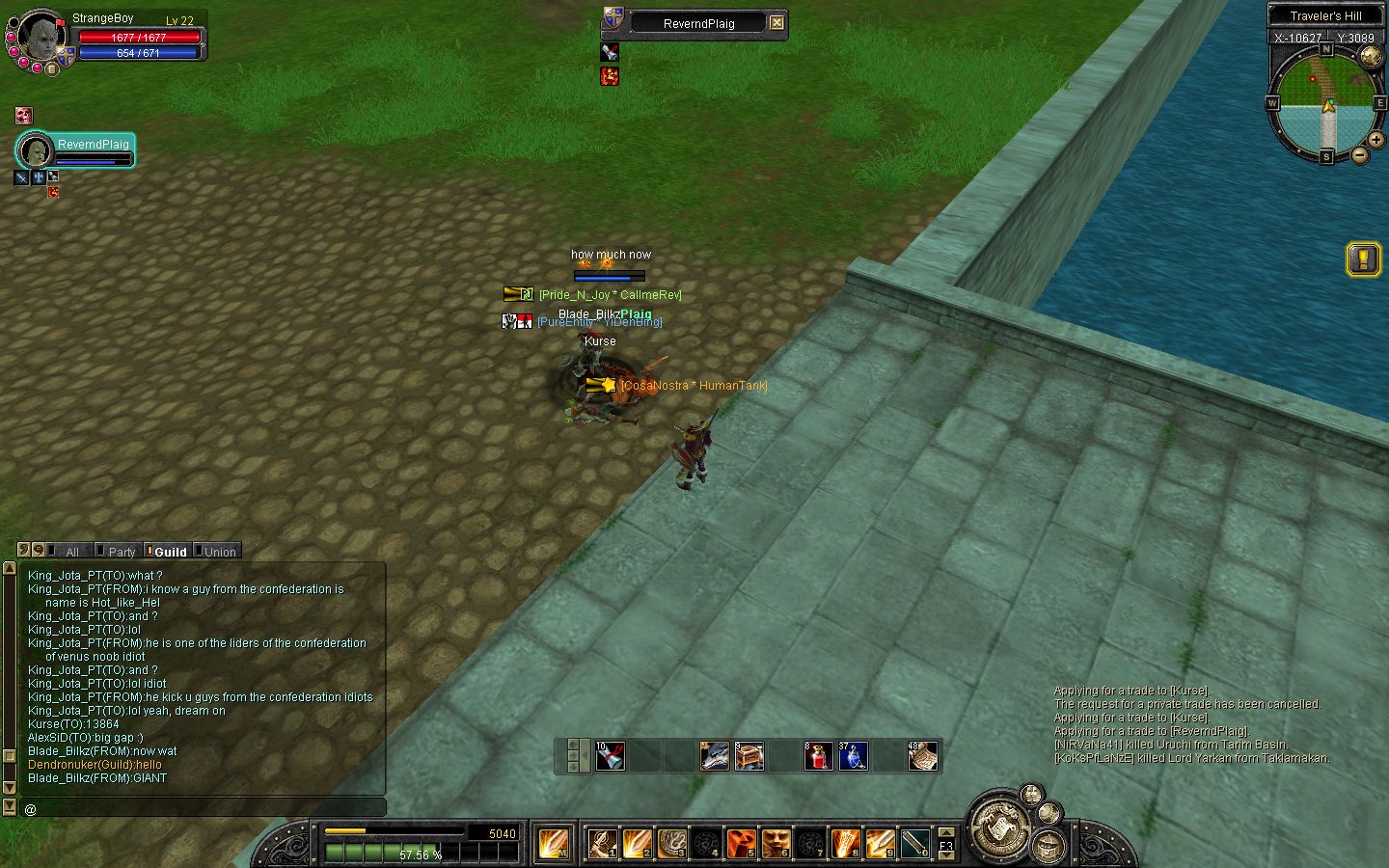This screenshot has height=868, width=1389.
Task: Use the red health potion
Action: (x=818, y=756)
